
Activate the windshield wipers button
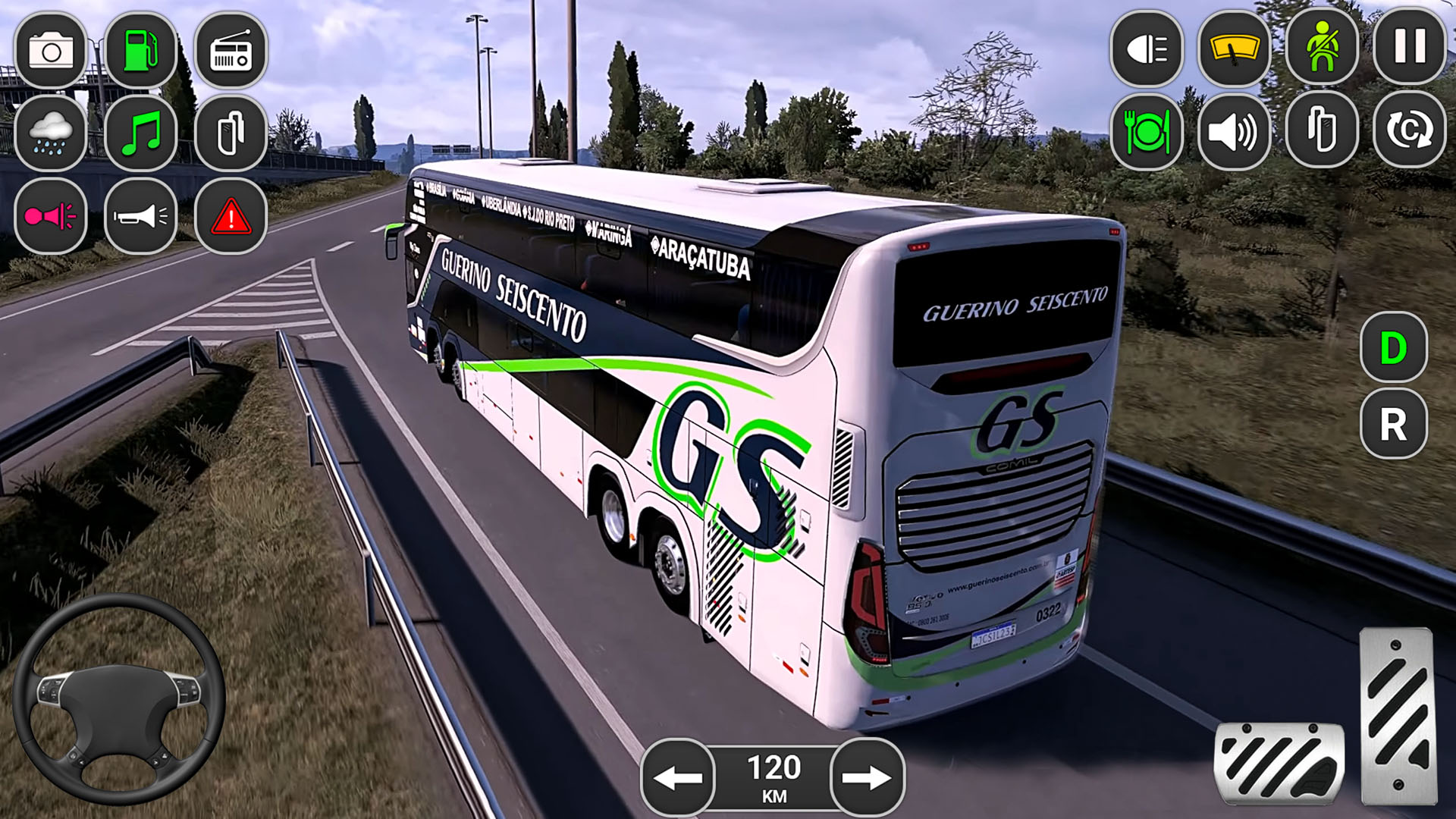[1235, 49]
